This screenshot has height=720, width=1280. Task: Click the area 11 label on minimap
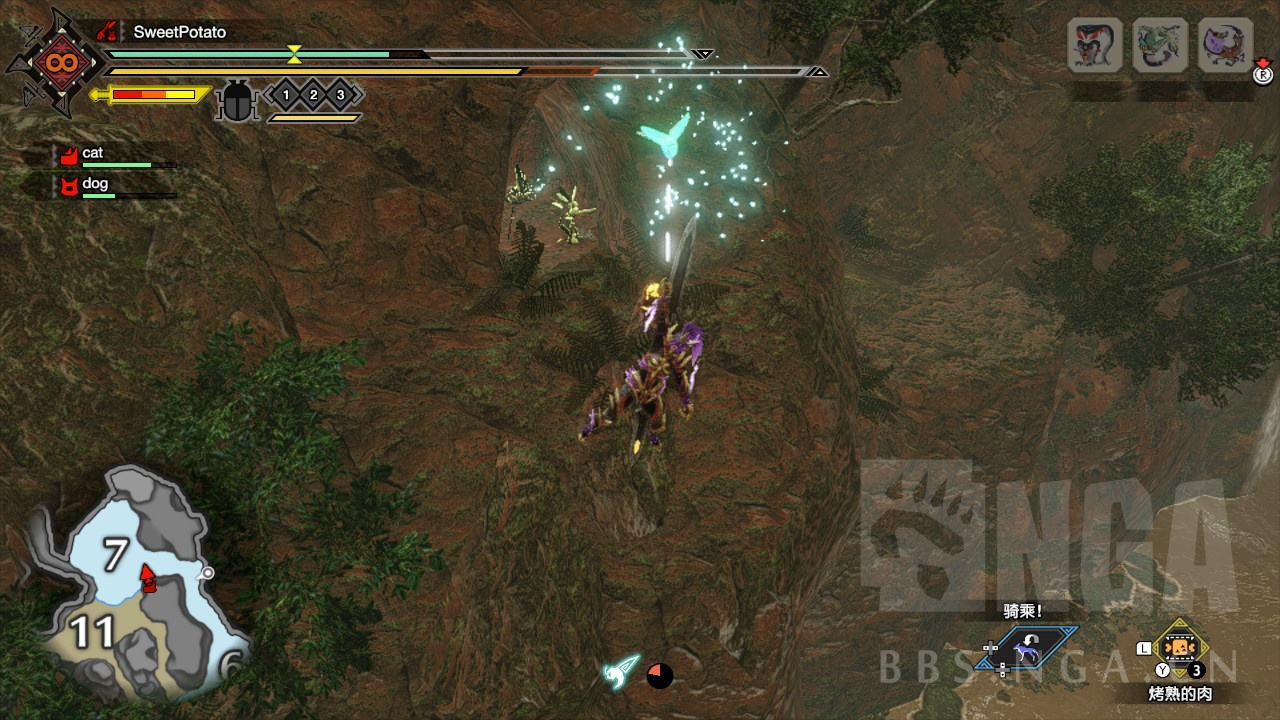coord(93,633)
